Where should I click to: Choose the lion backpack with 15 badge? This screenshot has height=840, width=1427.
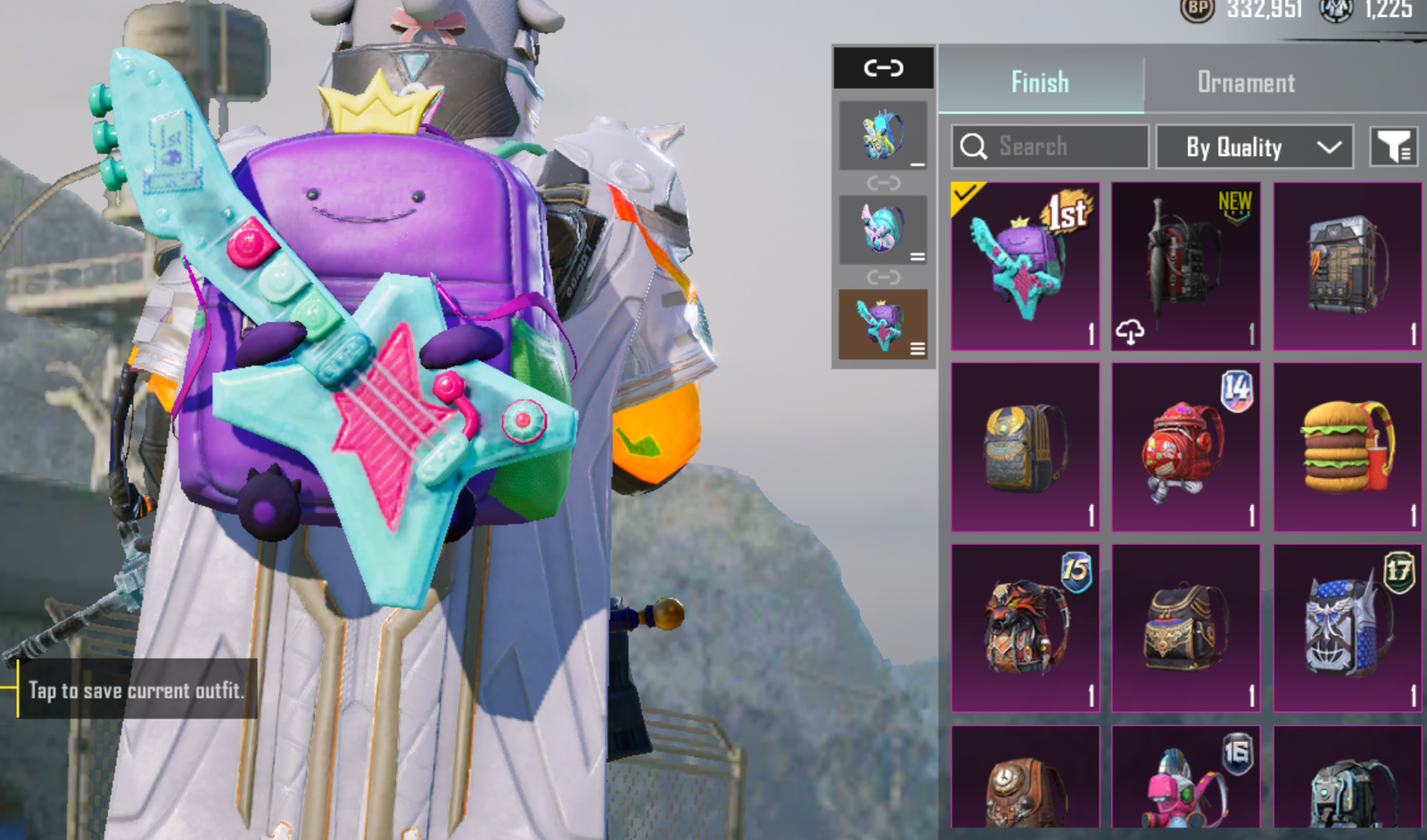point(1025,628)
